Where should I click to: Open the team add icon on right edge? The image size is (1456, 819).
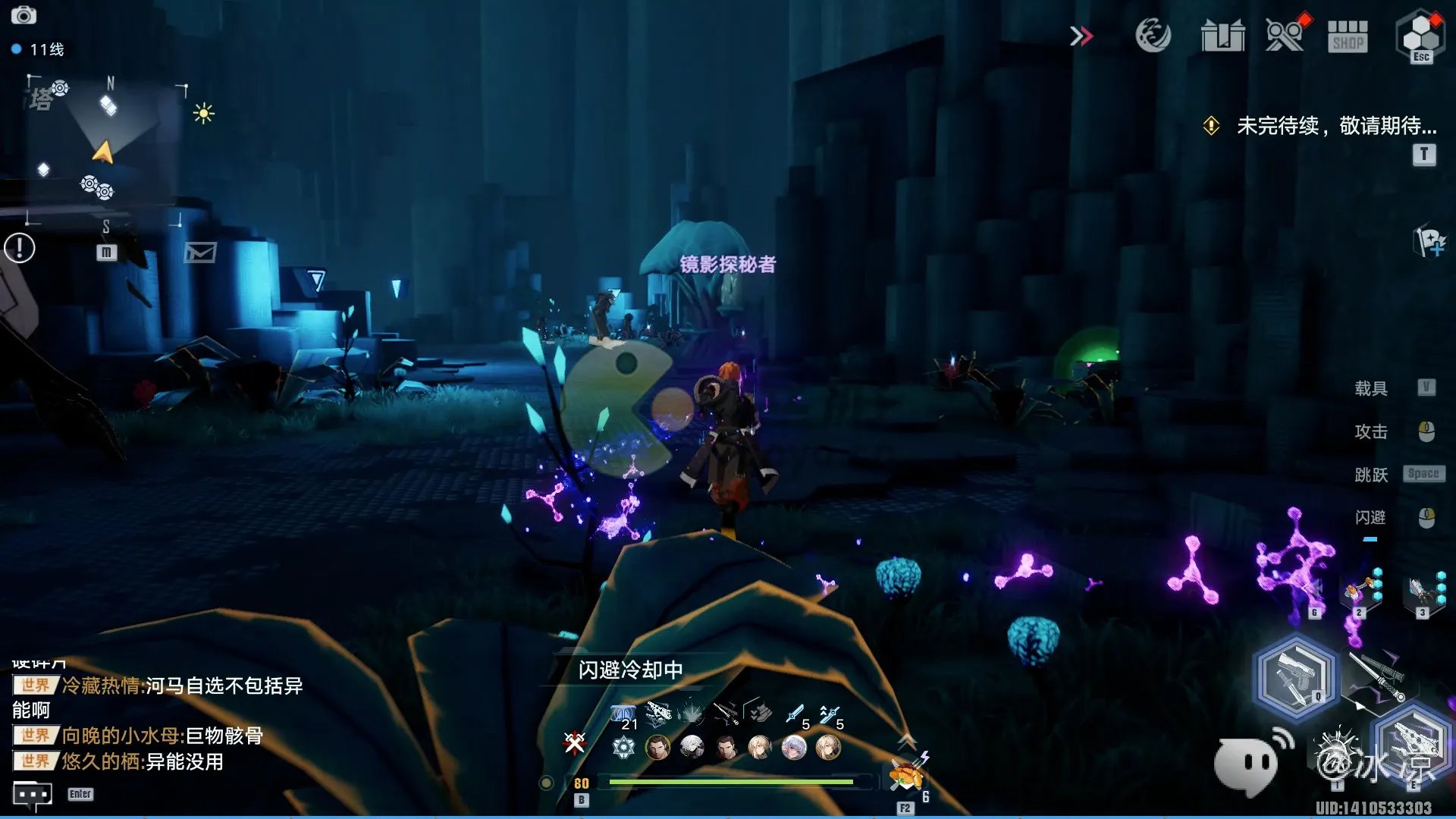[x=1429, y=243]
